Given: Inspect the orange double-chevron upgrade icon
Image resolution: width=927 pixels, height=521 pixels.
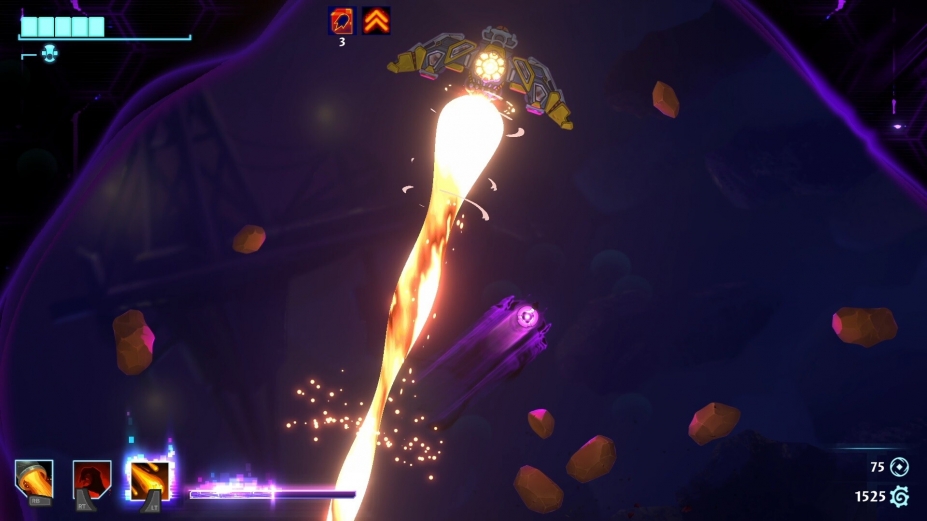Looking at the screenshot, I should (x=377, y=20).
